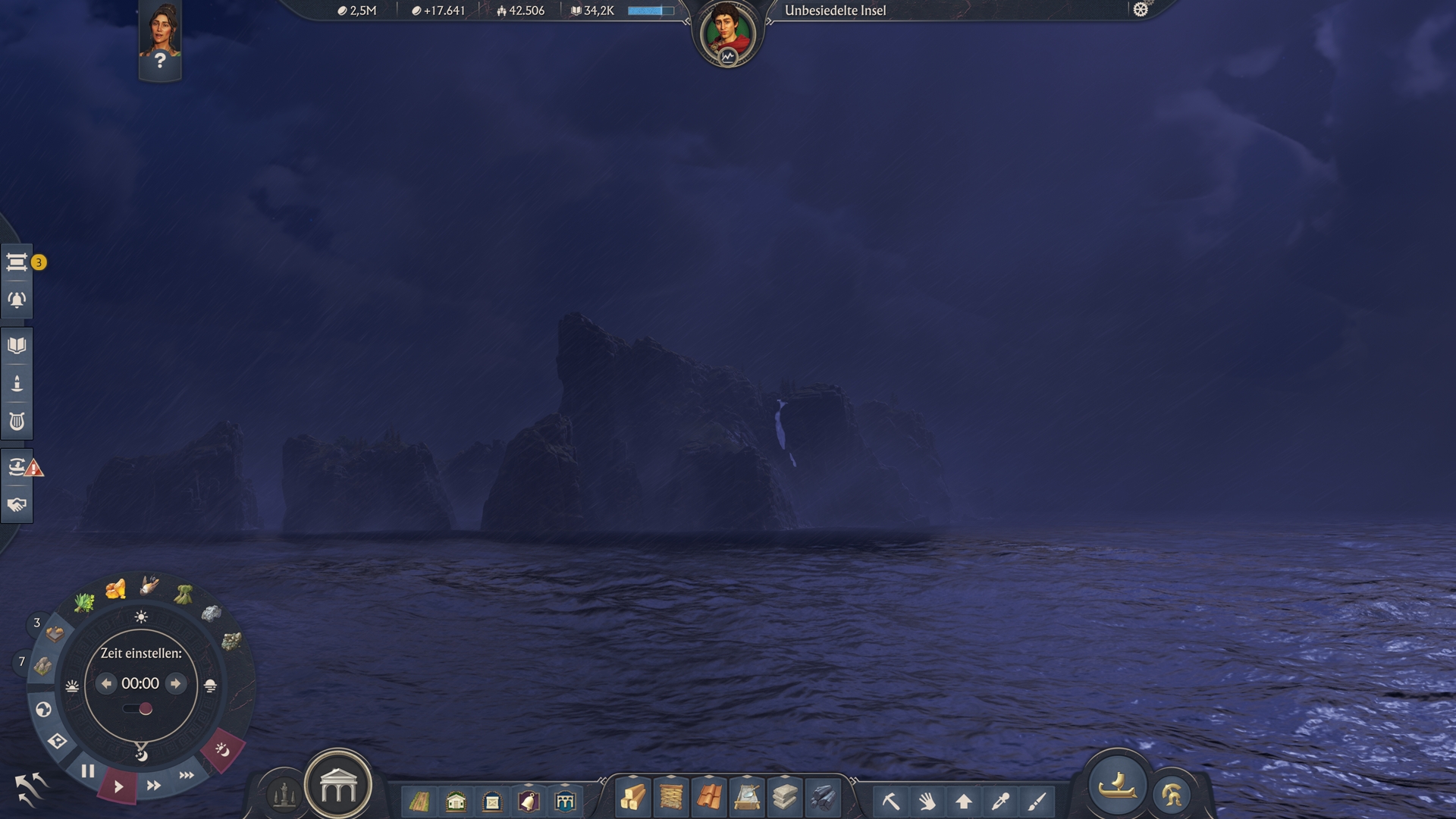Set game speed to triple fast-forward
1456x819 pixels.
187,775
